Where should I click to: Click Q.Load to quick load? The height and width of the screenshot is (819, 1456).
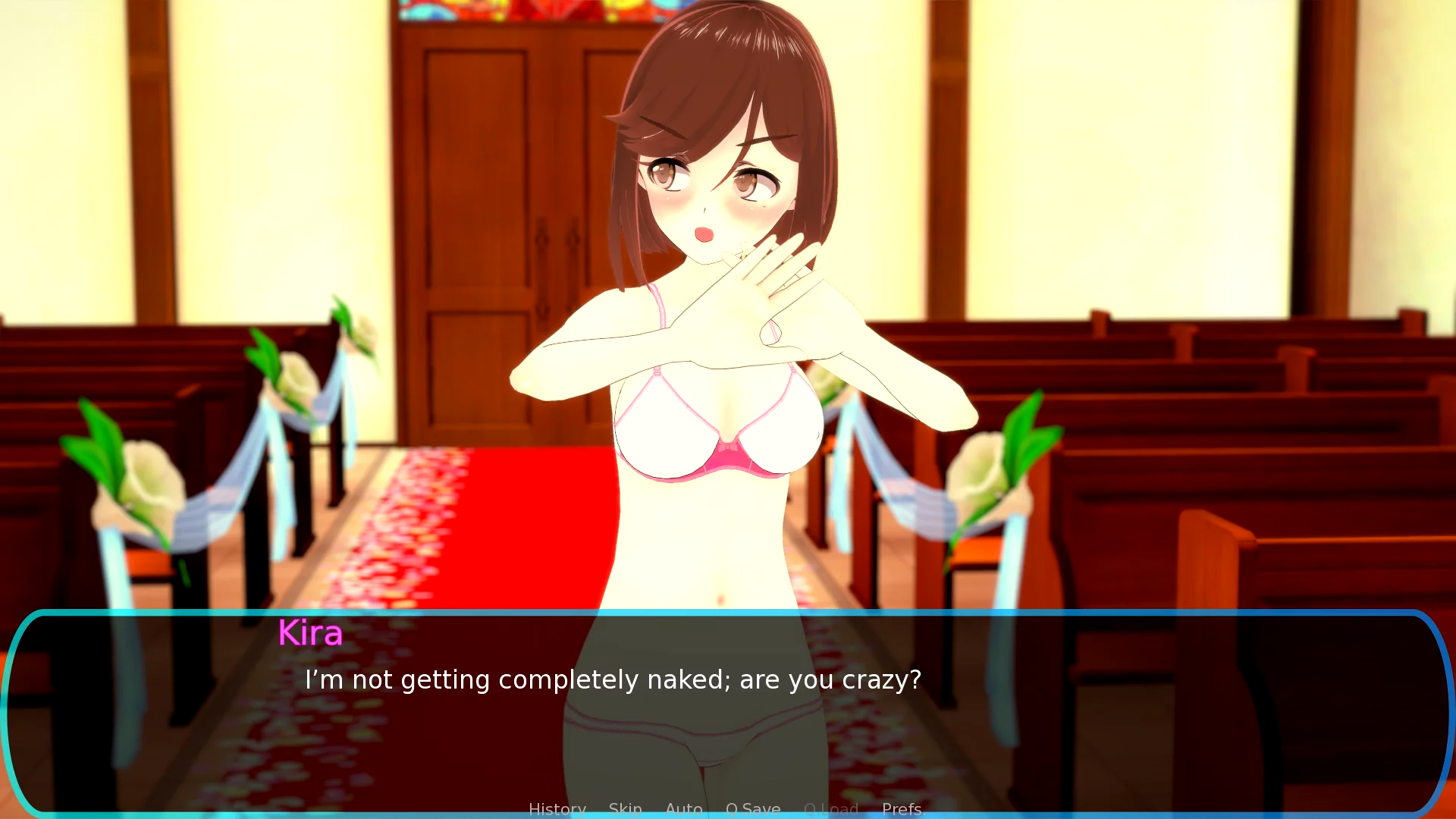click(831, 809)
